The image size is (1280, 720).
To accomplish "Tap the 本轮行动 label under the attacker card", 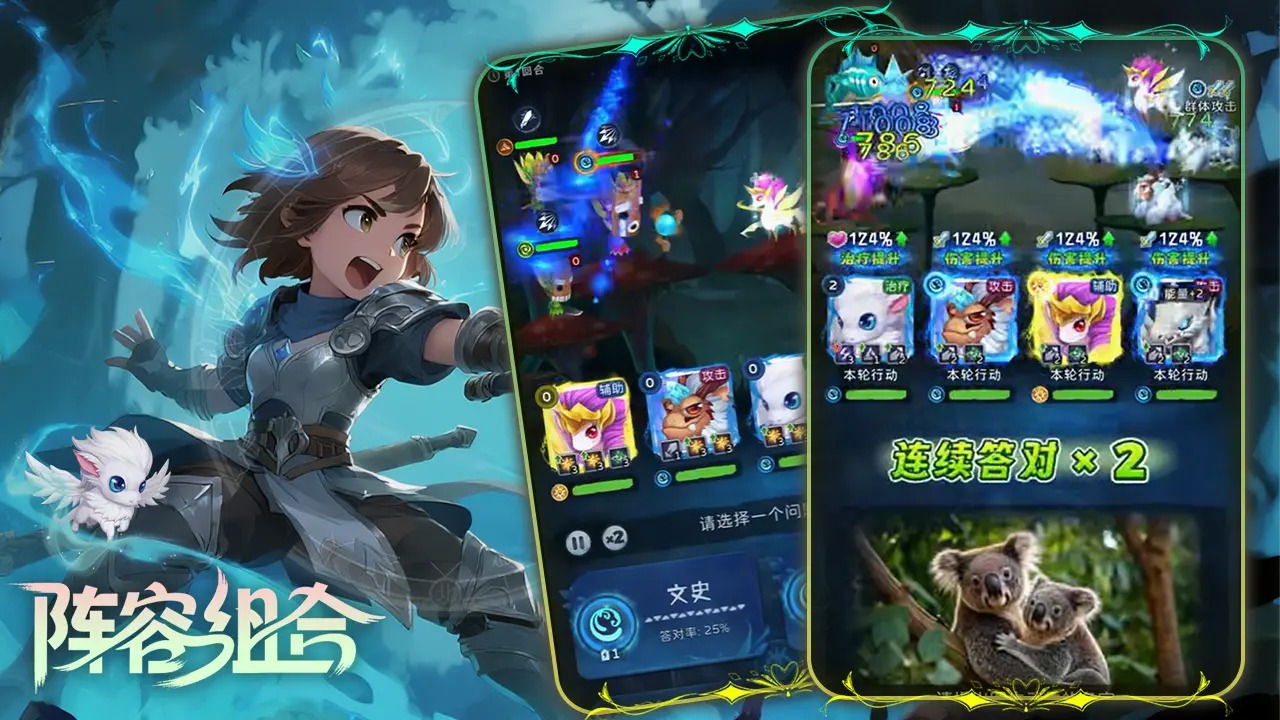I will click(x=974, y=375).
